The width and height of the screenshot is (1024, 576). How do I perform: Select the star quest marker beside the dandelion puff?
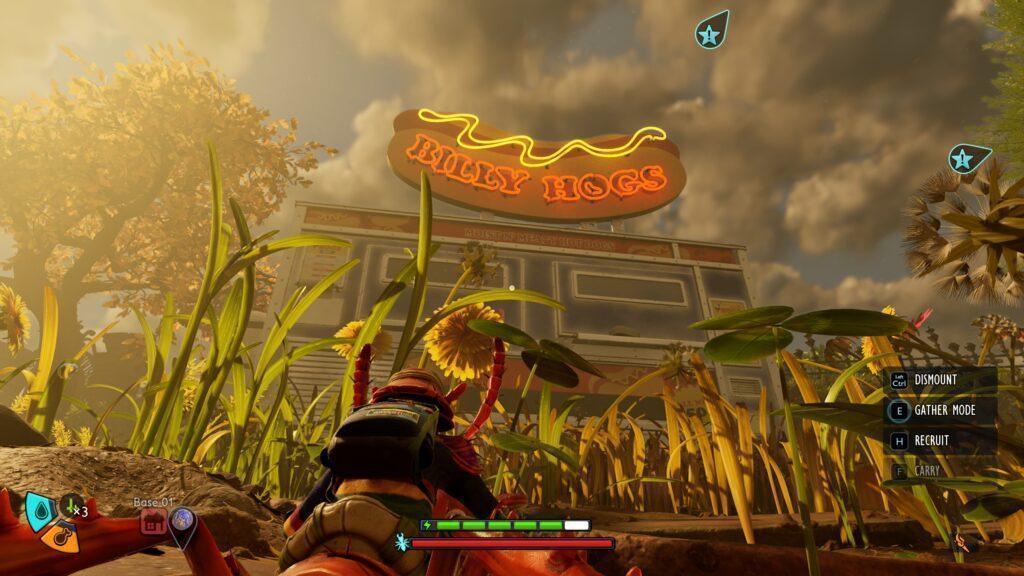coord(965,158)
